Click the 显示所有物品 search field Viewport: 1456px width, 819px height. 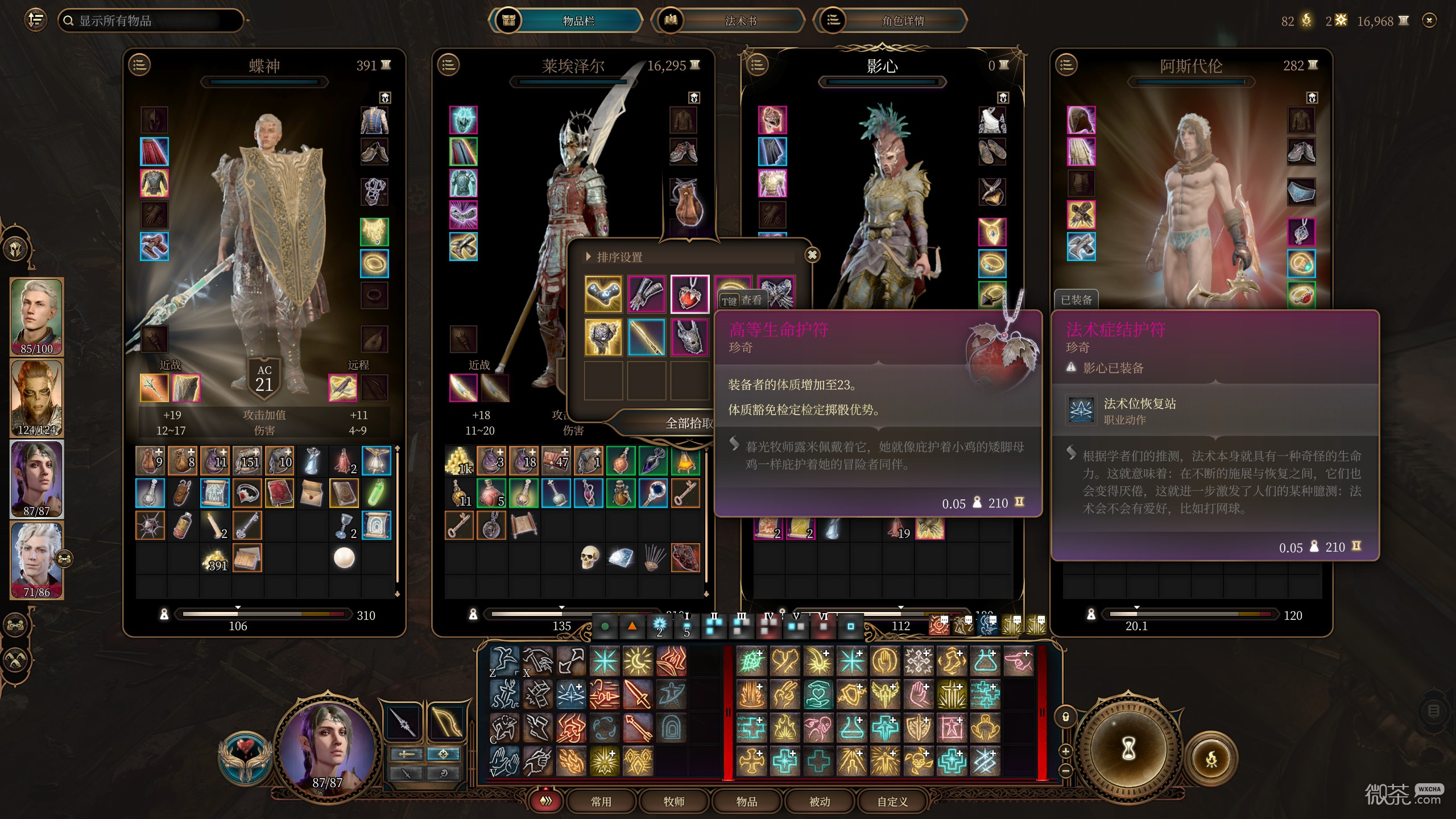(151, 21)
